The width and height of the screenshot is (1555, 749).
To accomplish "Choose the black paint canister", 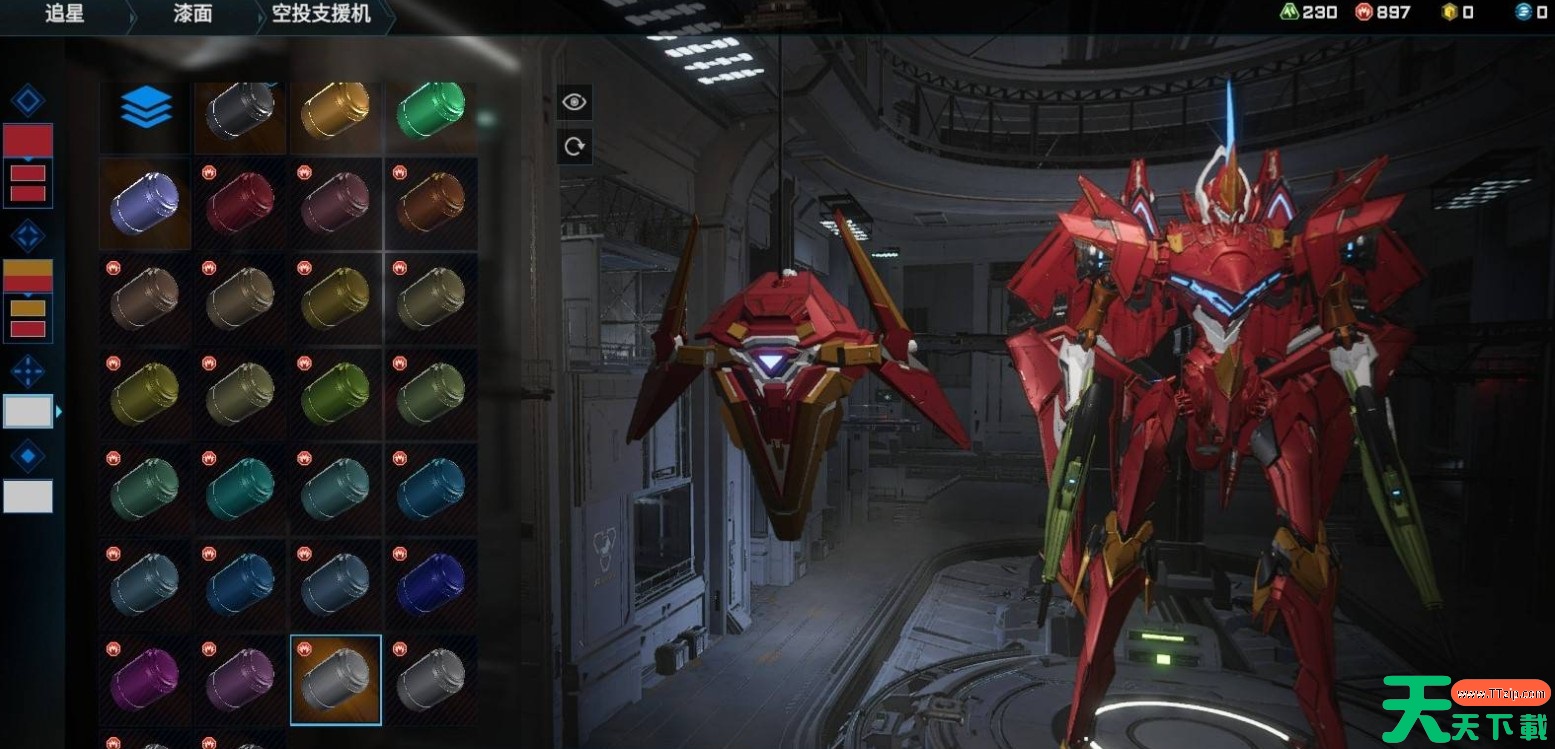I will (x=240, y=108).
